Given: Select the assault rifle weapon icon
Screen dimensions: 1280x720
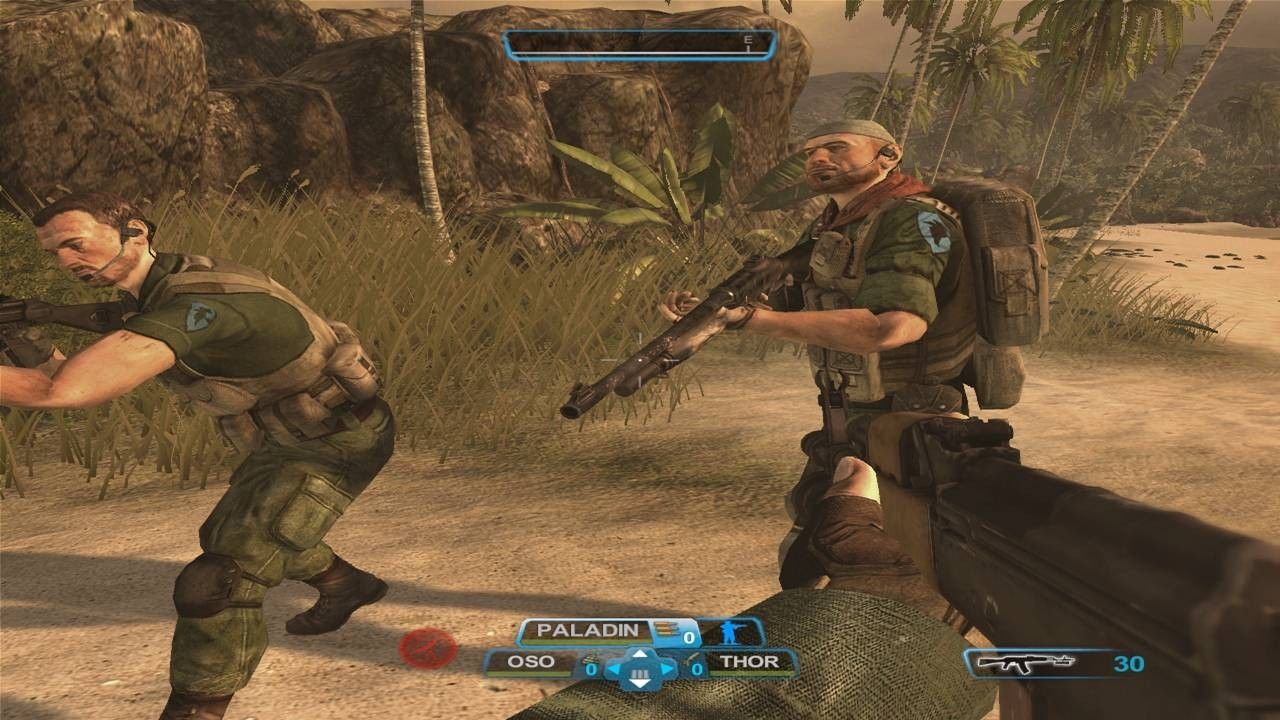Looking at the screenshot, I should point(1025,661).
